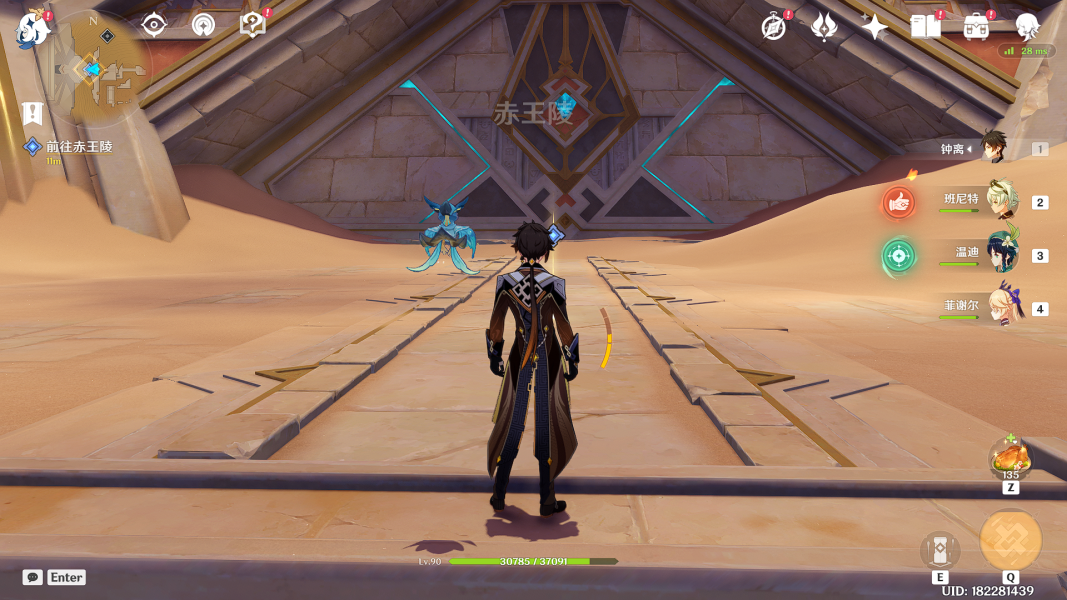Open the events compass icon
The width and height of the screenshot is (1067, 600).
click(774, 27)
